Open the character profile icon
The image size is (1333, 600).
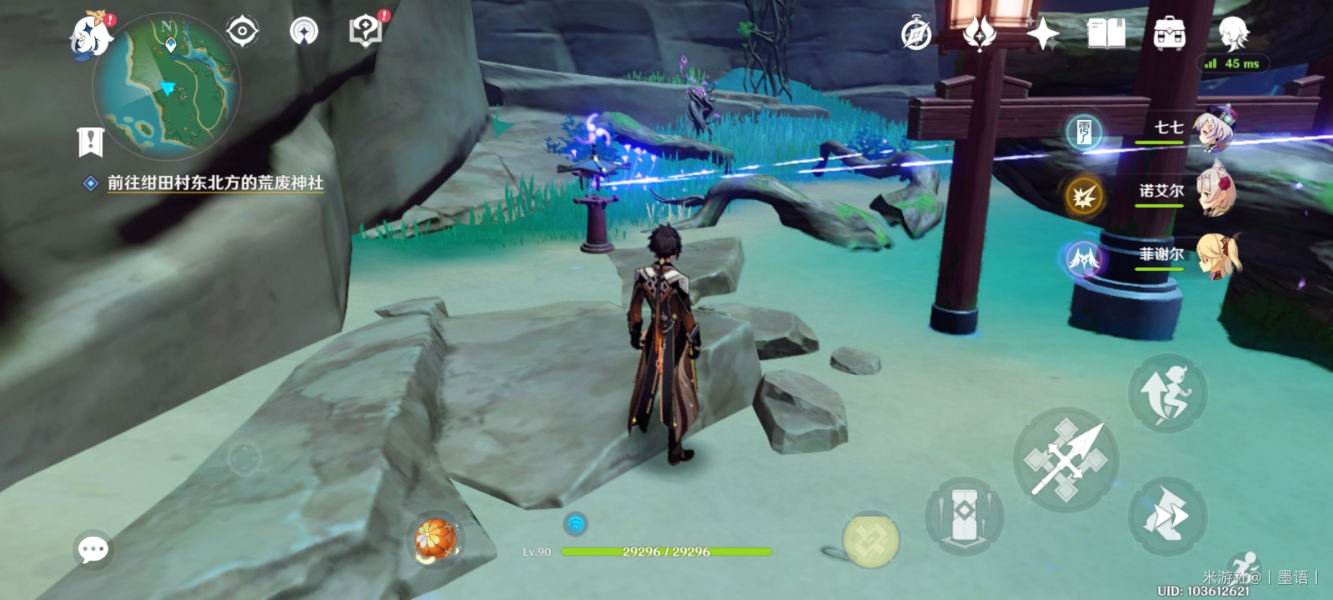click(1233, 34)
